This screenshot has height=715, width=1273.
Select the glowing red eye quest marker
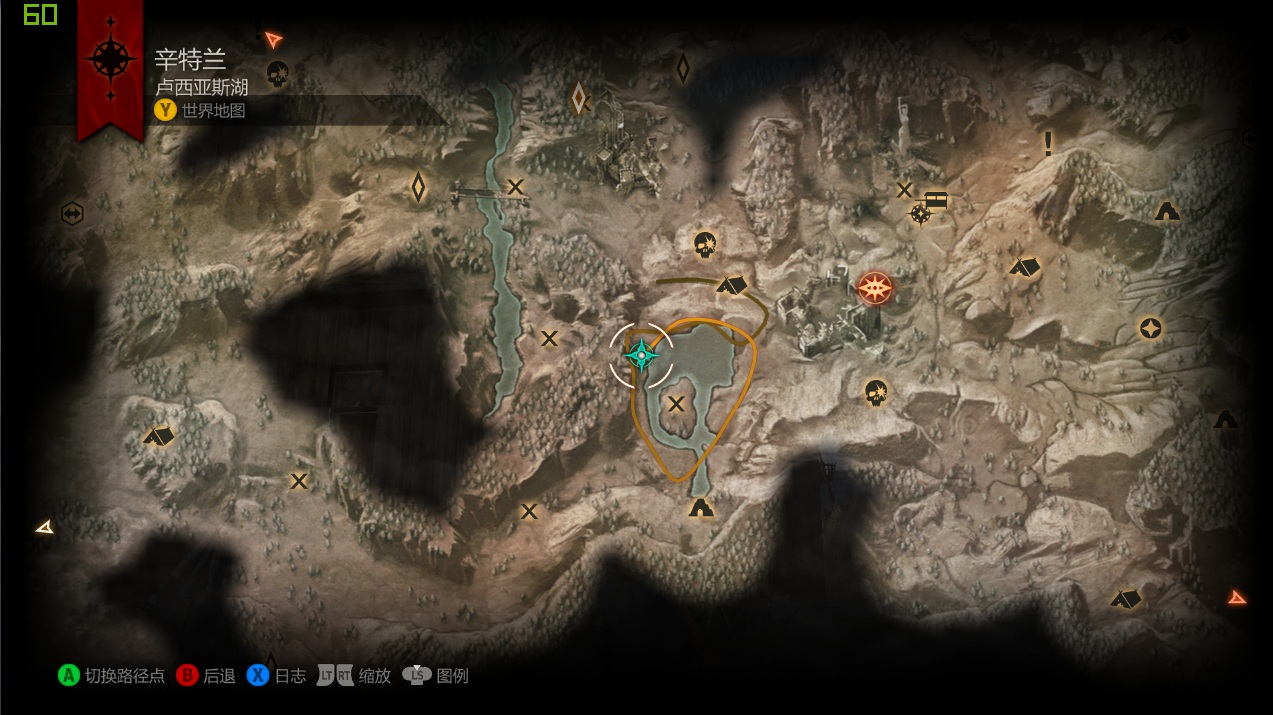click(x=875, y=288)
